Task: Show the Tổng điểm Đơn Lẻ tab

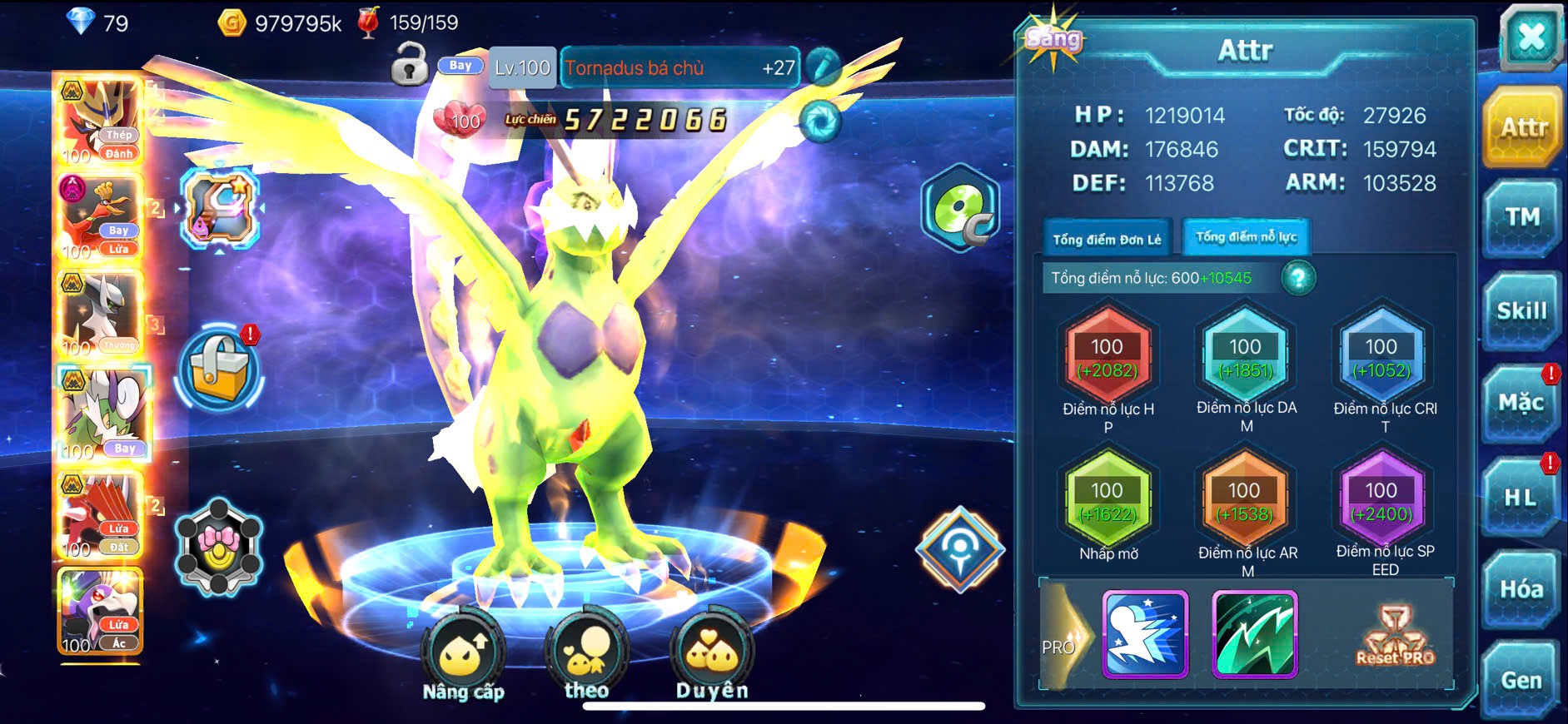Action: (x=1107, y=240)
